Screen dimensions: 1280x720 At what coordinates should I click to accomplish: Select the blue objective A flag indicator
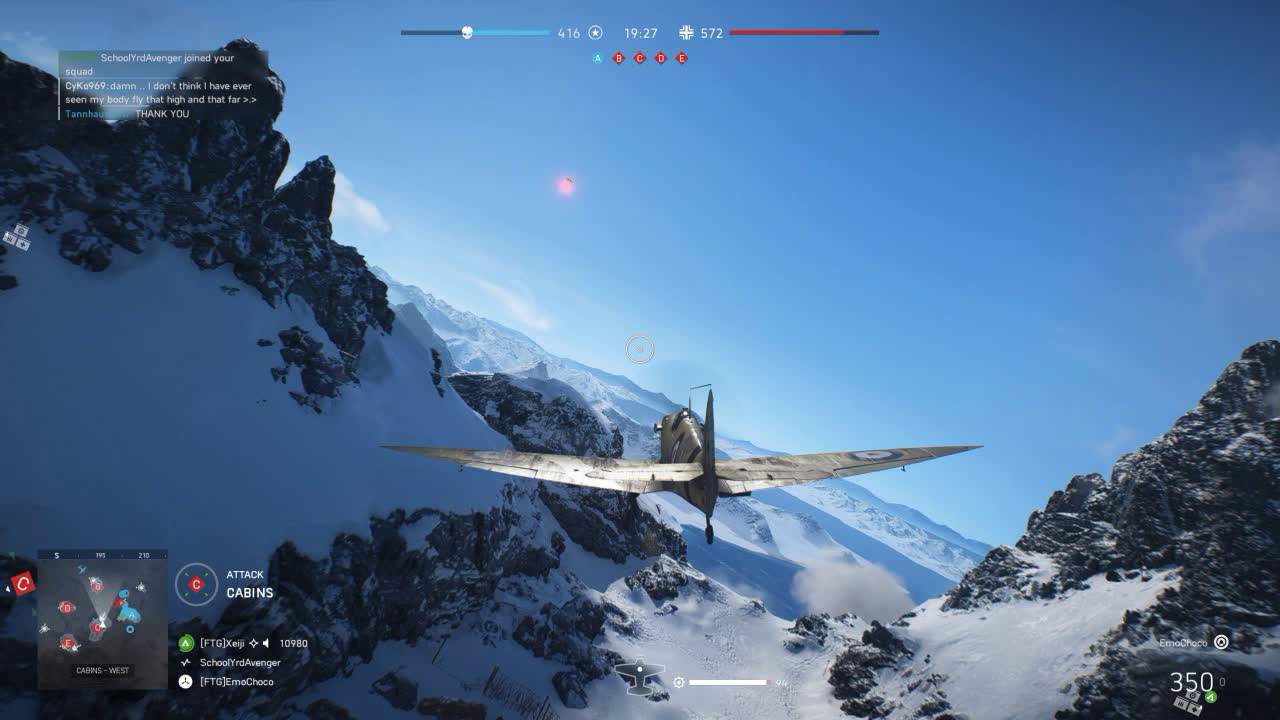coord(598,58)
